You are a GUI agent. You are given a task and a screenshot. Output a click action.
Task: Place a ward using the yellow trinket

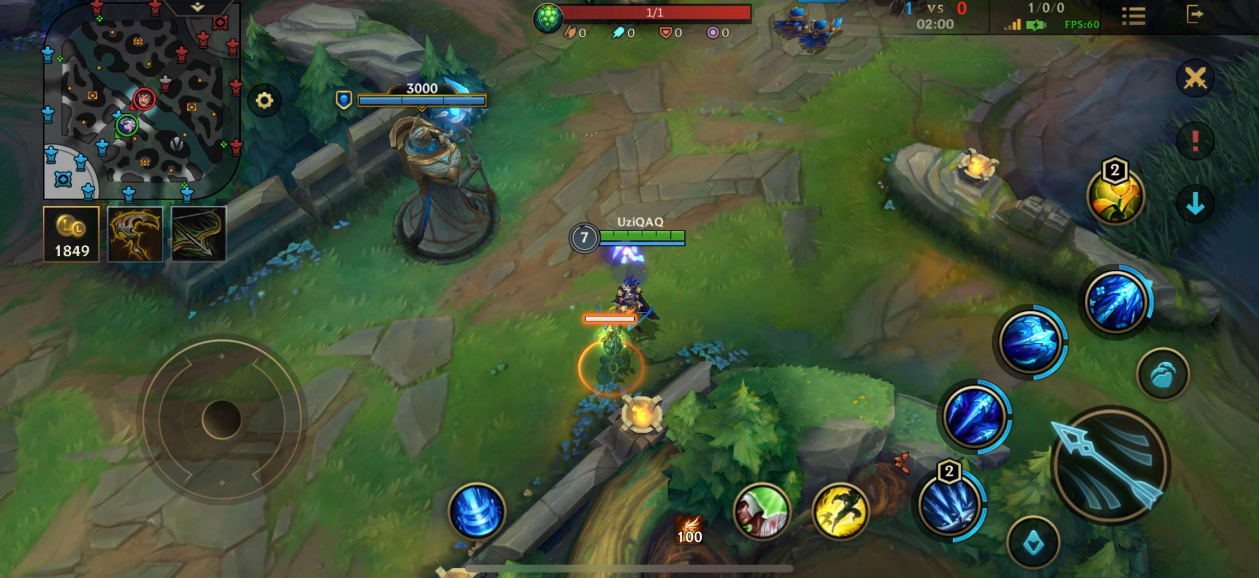click(1115, 195)
